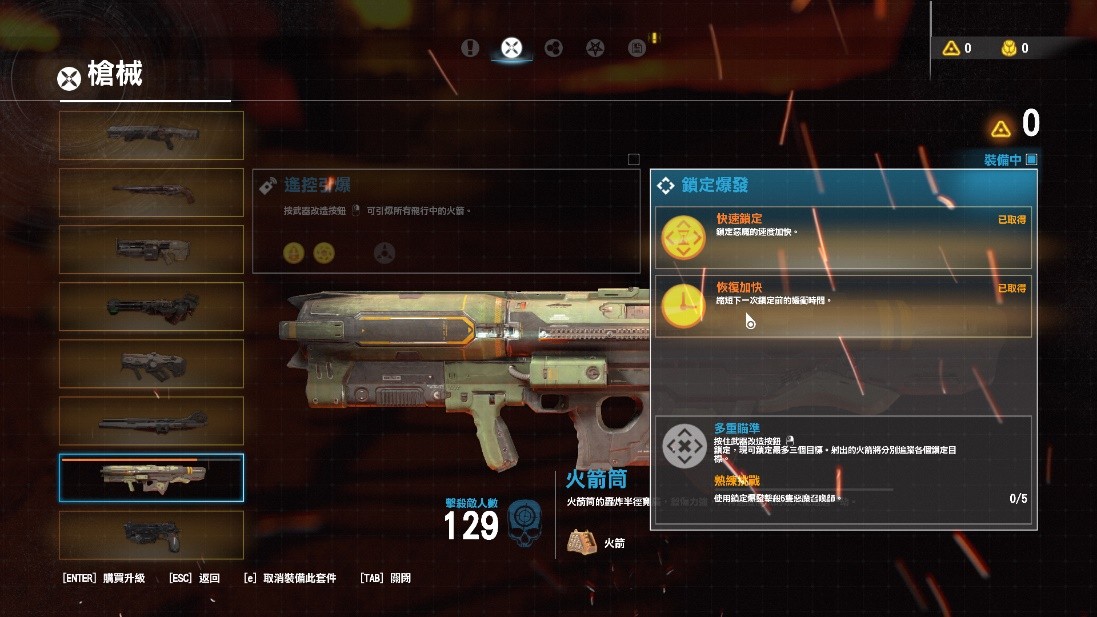Choose the double-barrel super shotgun slot
Image resolution: width=1097 pixels, height=617 pixels.
151,192
